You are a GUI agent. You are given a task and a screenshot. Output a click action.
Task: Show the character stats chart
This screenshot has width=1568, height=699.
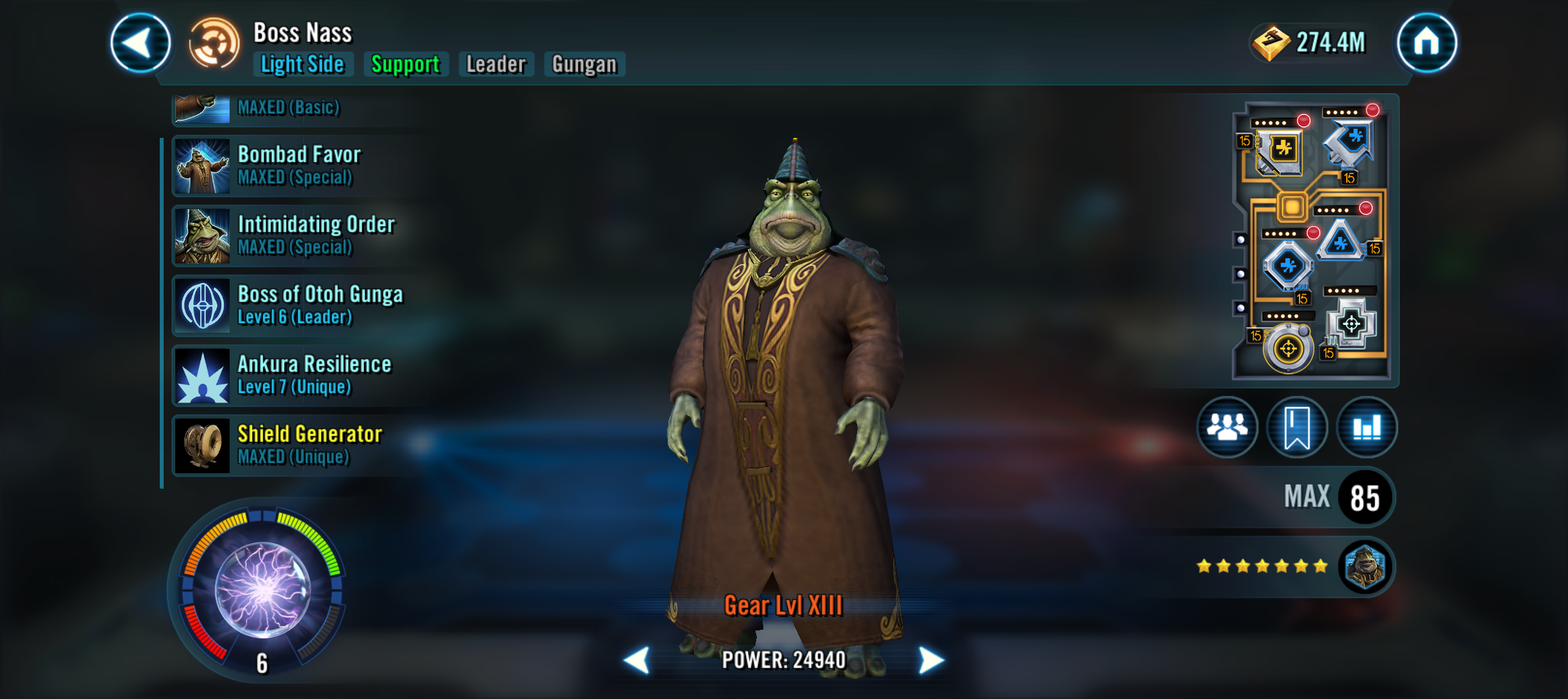1366,427
